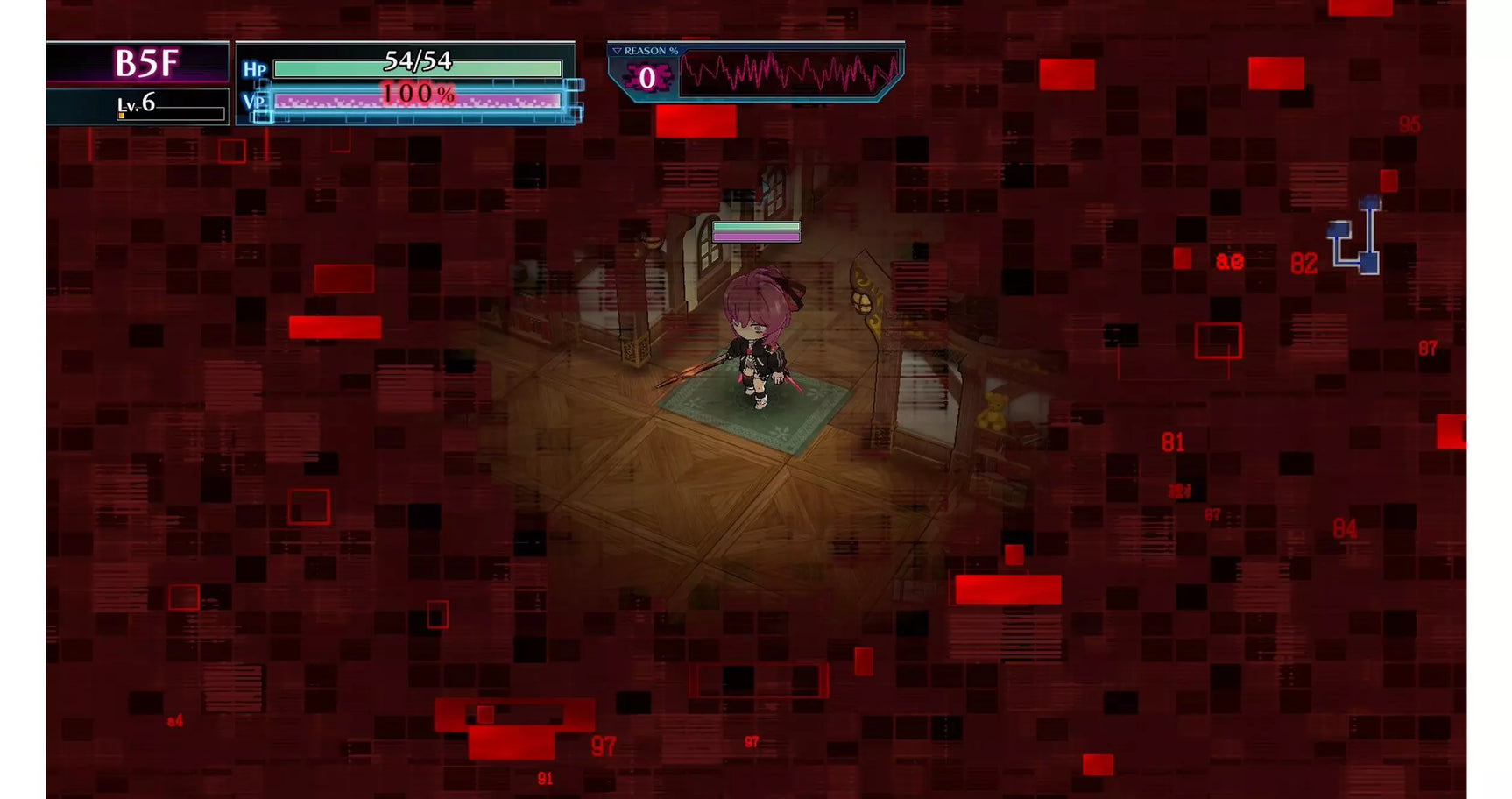
Task: Select the pink REASON gear emblem
Action: point(646,75)
